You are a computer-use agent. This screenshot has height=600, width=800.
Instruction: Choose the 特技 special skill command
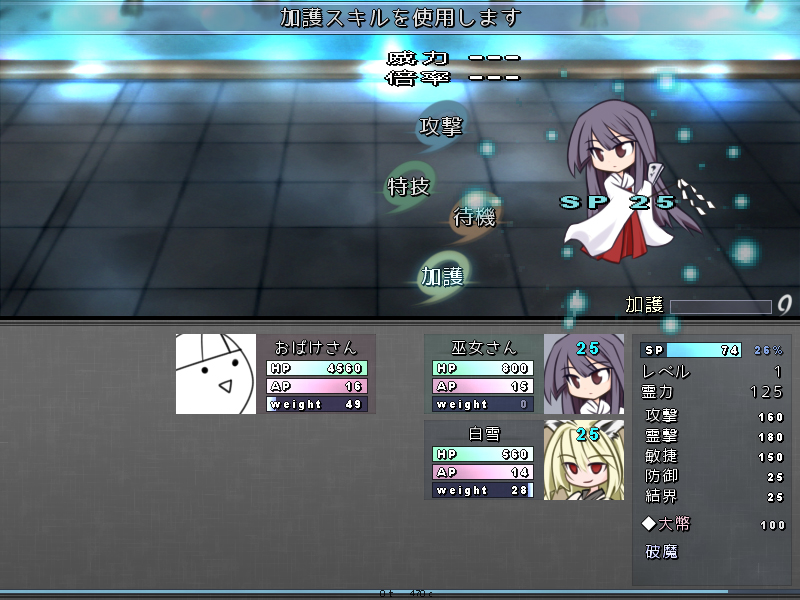[x=409, y=186]
